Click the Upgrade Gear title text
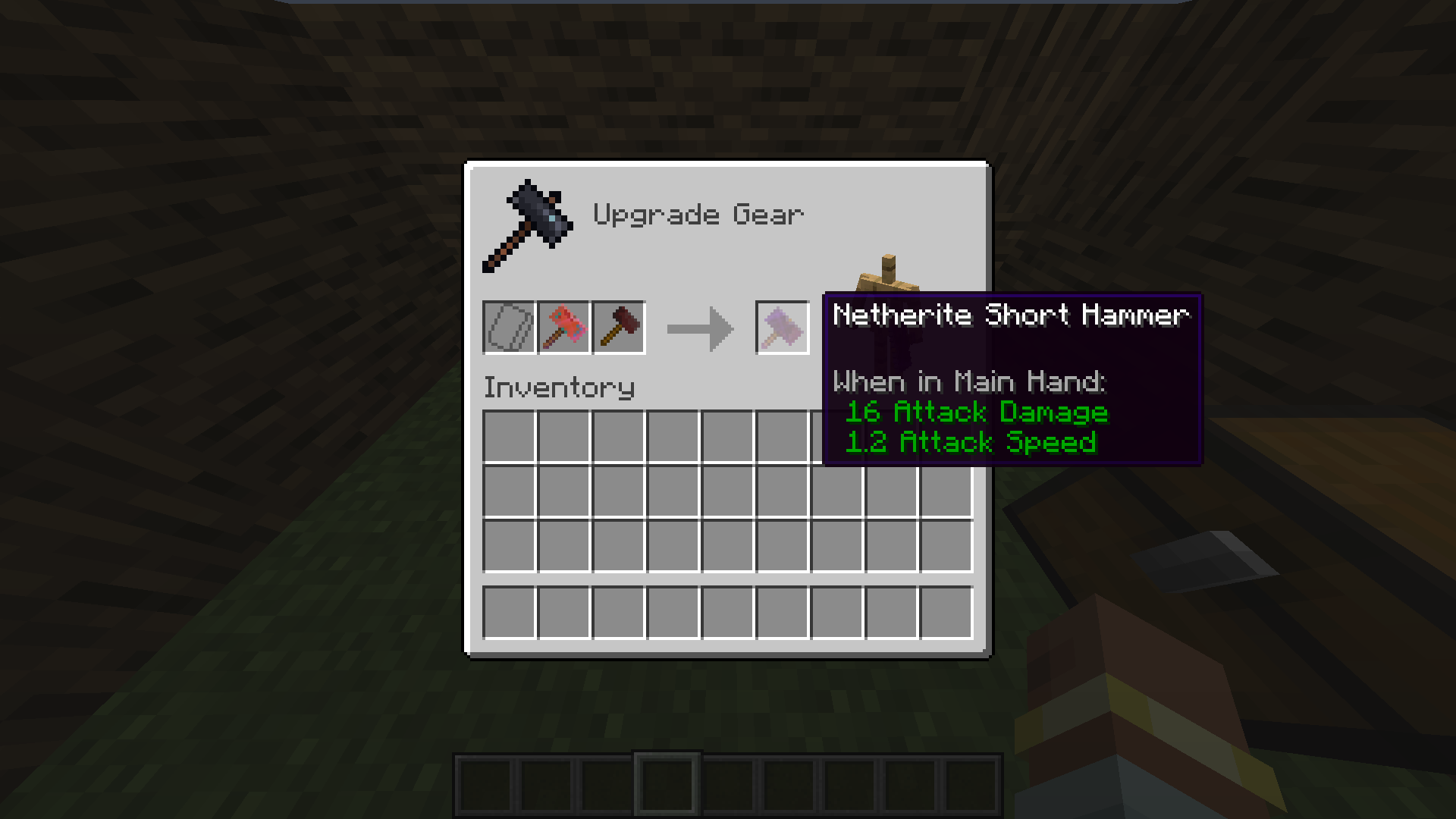Screen dimensions: 1456x819 698,214
